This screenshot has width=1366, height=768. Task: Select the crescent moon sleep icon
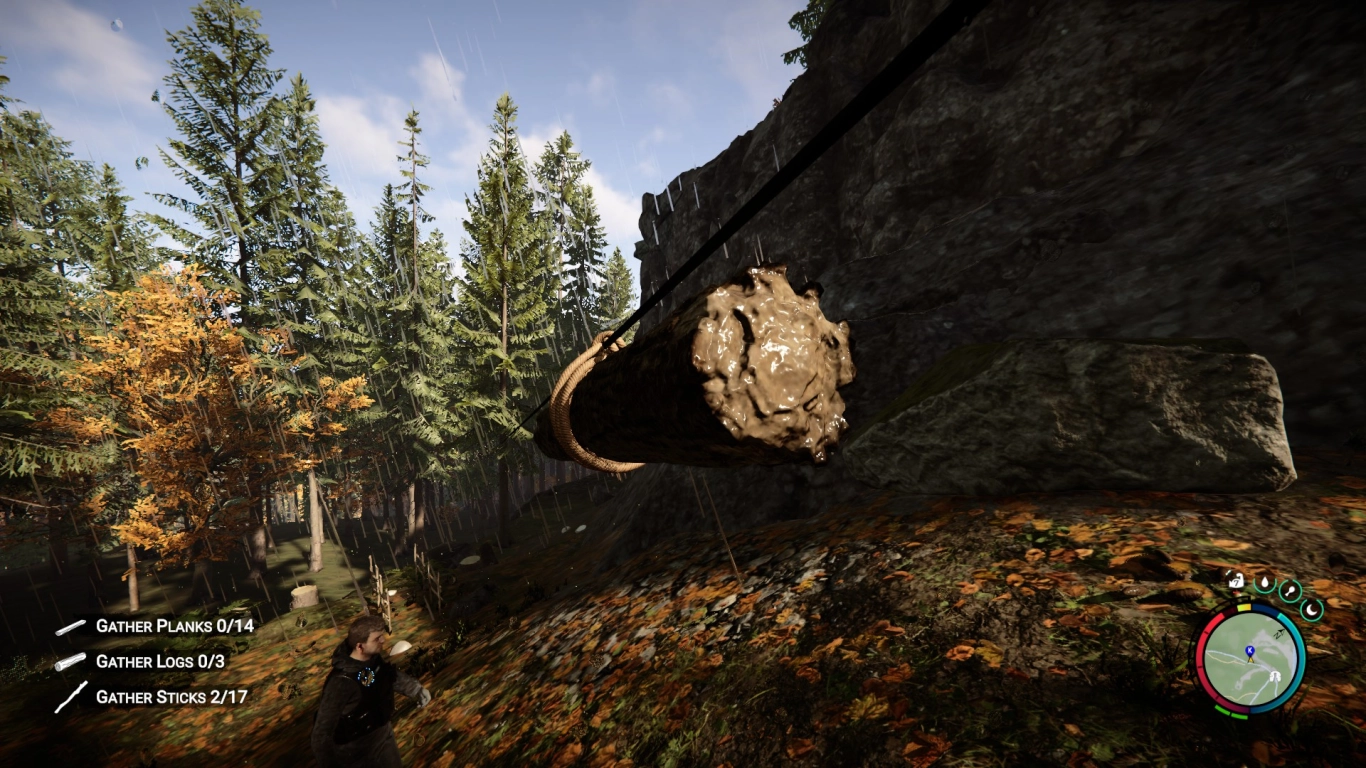[x=1311, y=609]
